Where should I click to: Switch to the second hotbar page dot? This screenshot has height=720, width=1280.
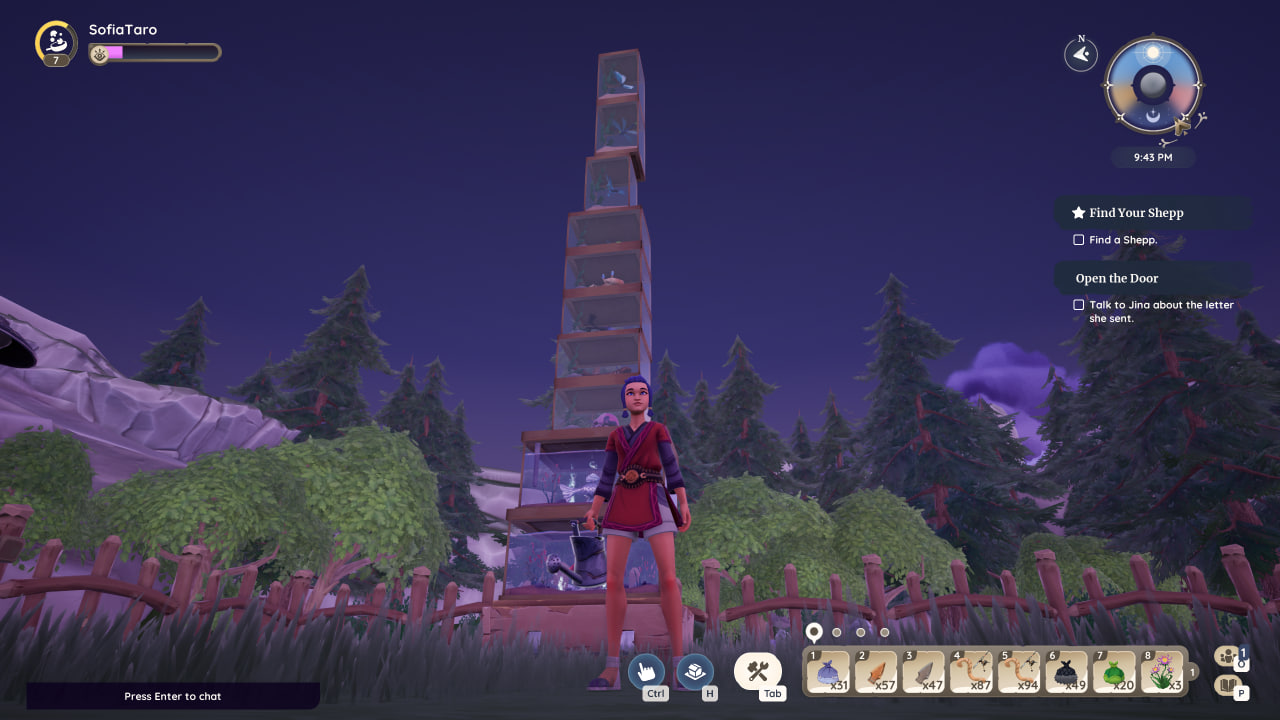[837, 632]
